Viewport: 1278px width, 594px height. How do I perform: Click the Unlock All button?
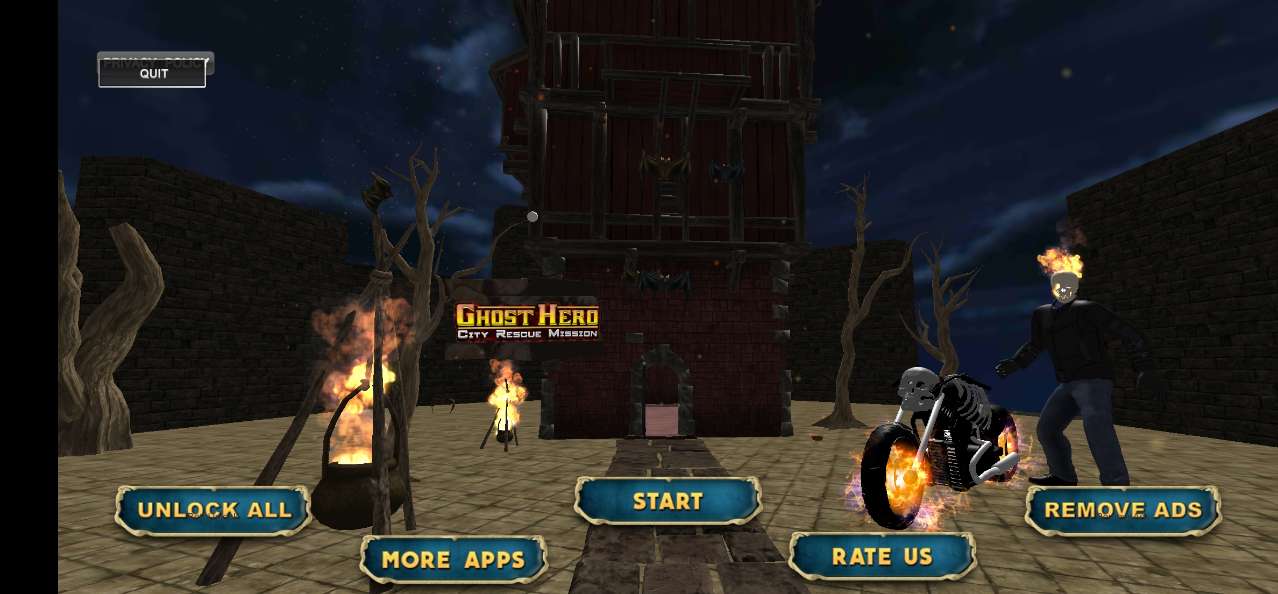[213, 510]
